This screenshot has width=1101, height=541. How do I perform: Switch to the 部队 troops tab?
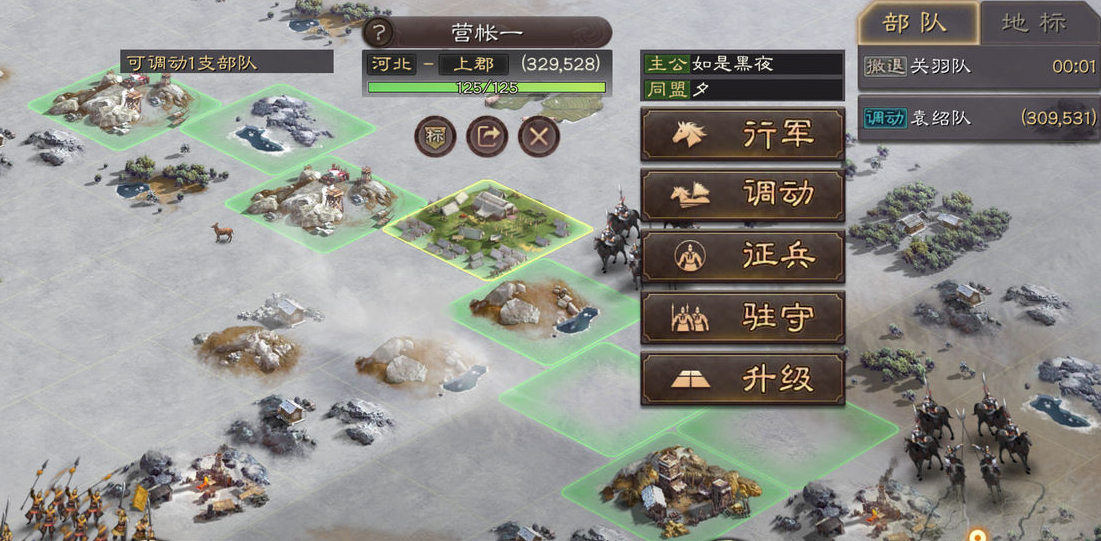916,23
